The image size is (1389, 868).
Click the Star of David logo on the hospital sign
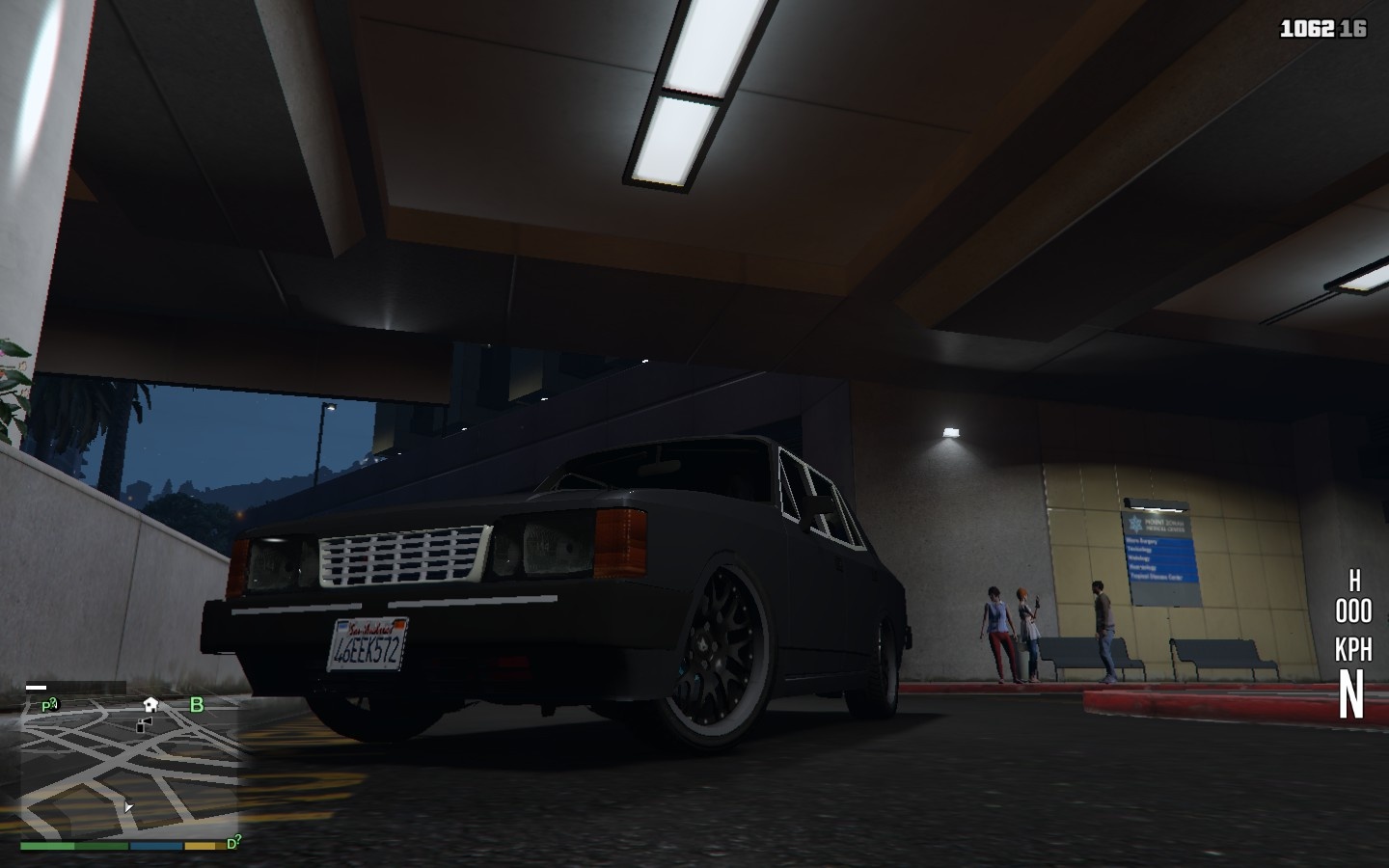coord(1135,523)
